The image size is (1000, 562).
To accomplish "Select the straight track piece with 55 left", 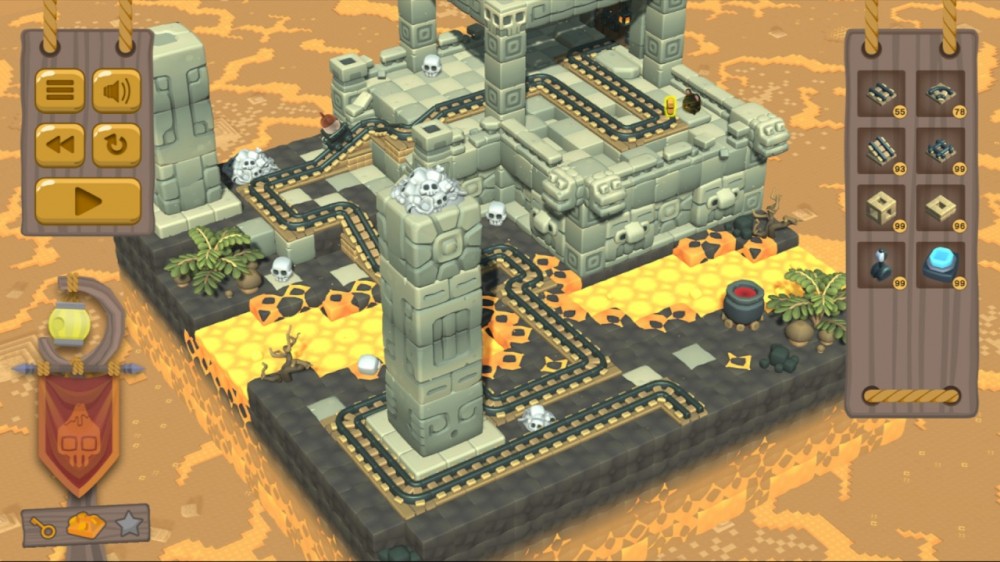I will pos(882,95).
